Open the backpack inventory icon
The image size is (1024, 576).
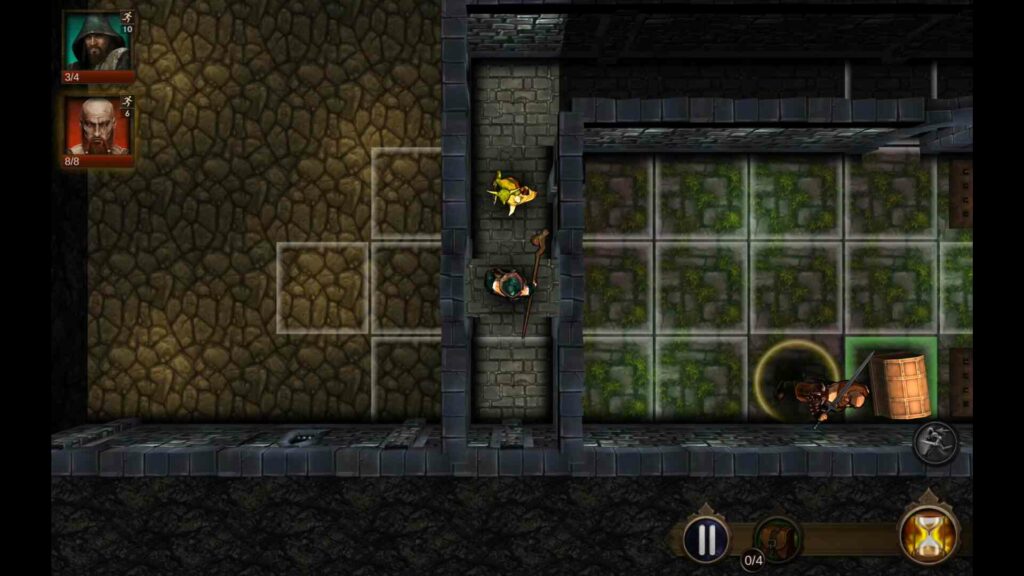(x=777, y=538)
